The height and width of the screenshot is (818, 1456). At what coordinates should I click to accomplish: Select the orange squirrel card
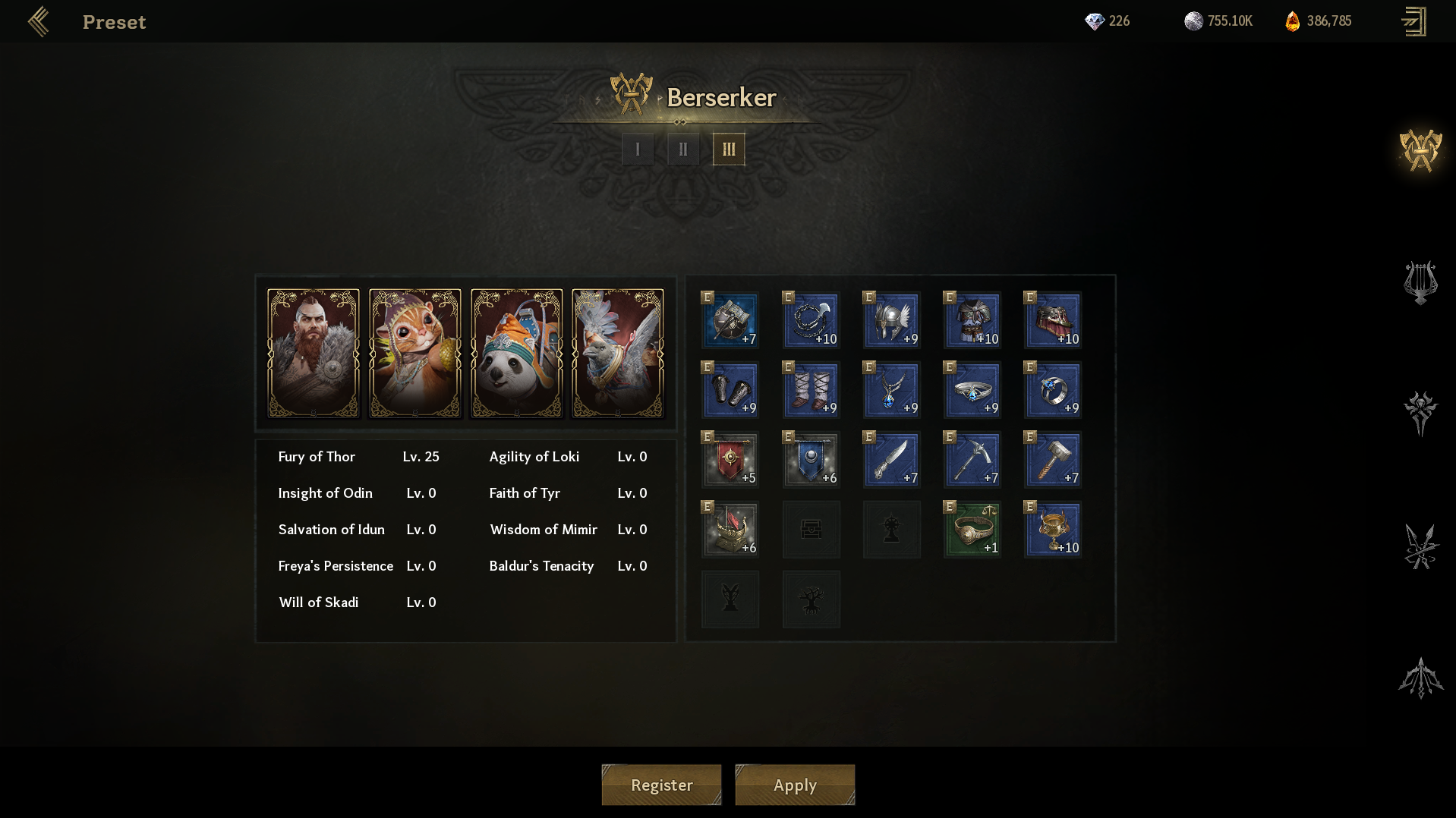[x=415, y=353]
